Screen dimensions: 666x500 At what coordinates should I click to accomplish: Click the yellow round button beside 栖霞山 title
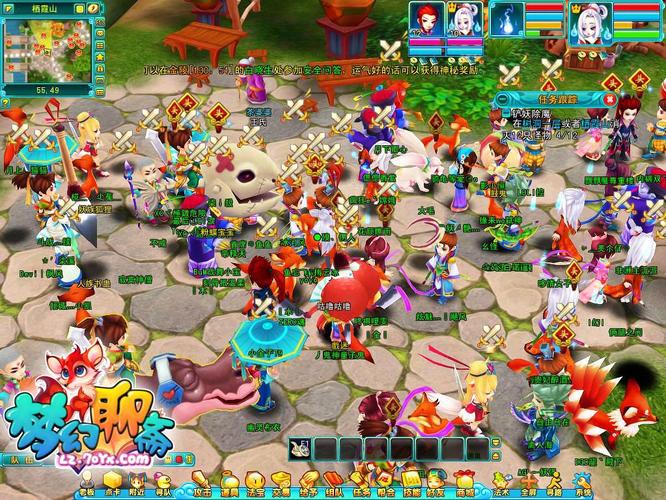pyautogui.click(x=94, y=8)
